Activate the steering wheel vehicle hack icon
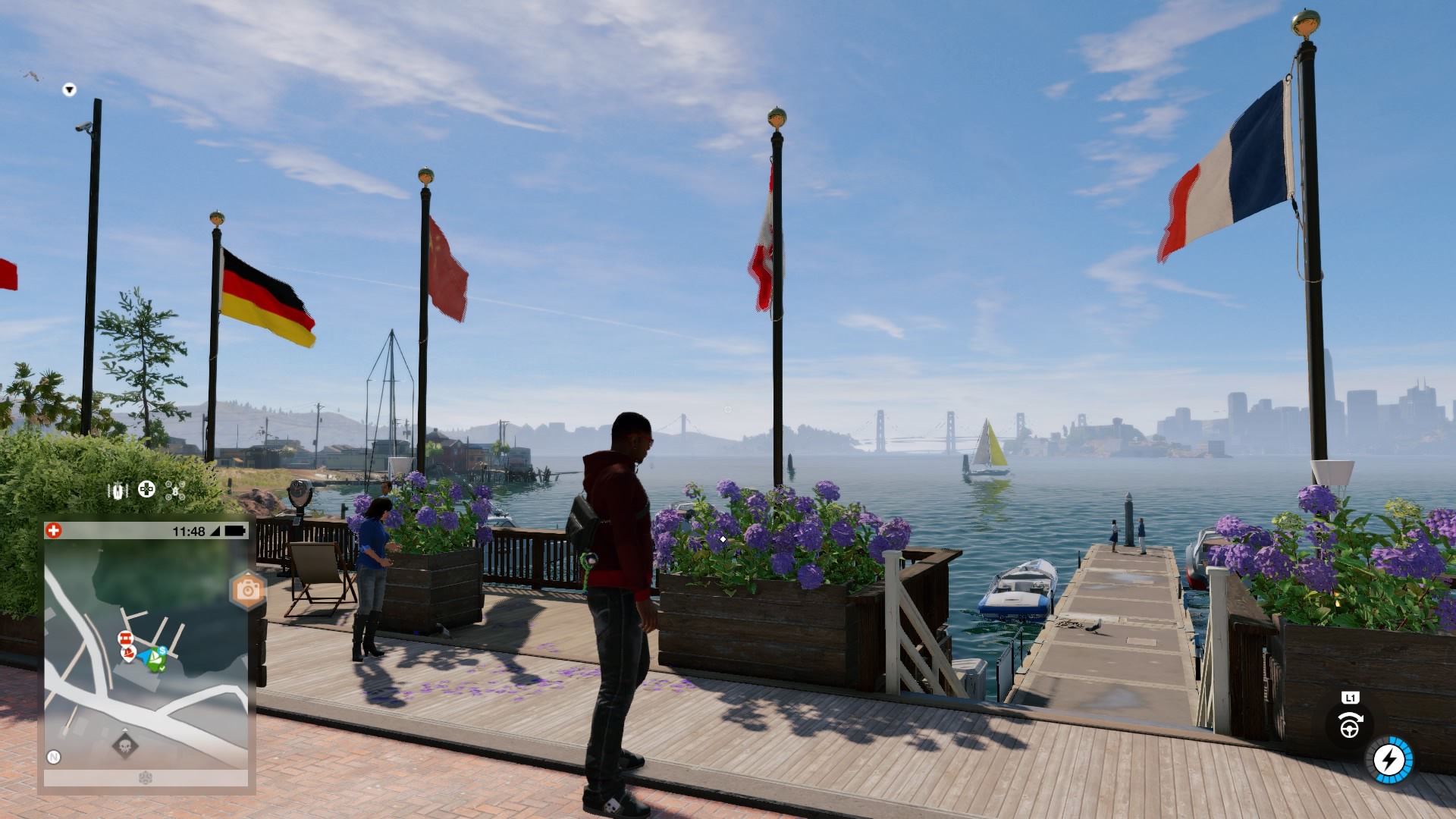This screenshot has height=819, width=1456. (1349, 726)
